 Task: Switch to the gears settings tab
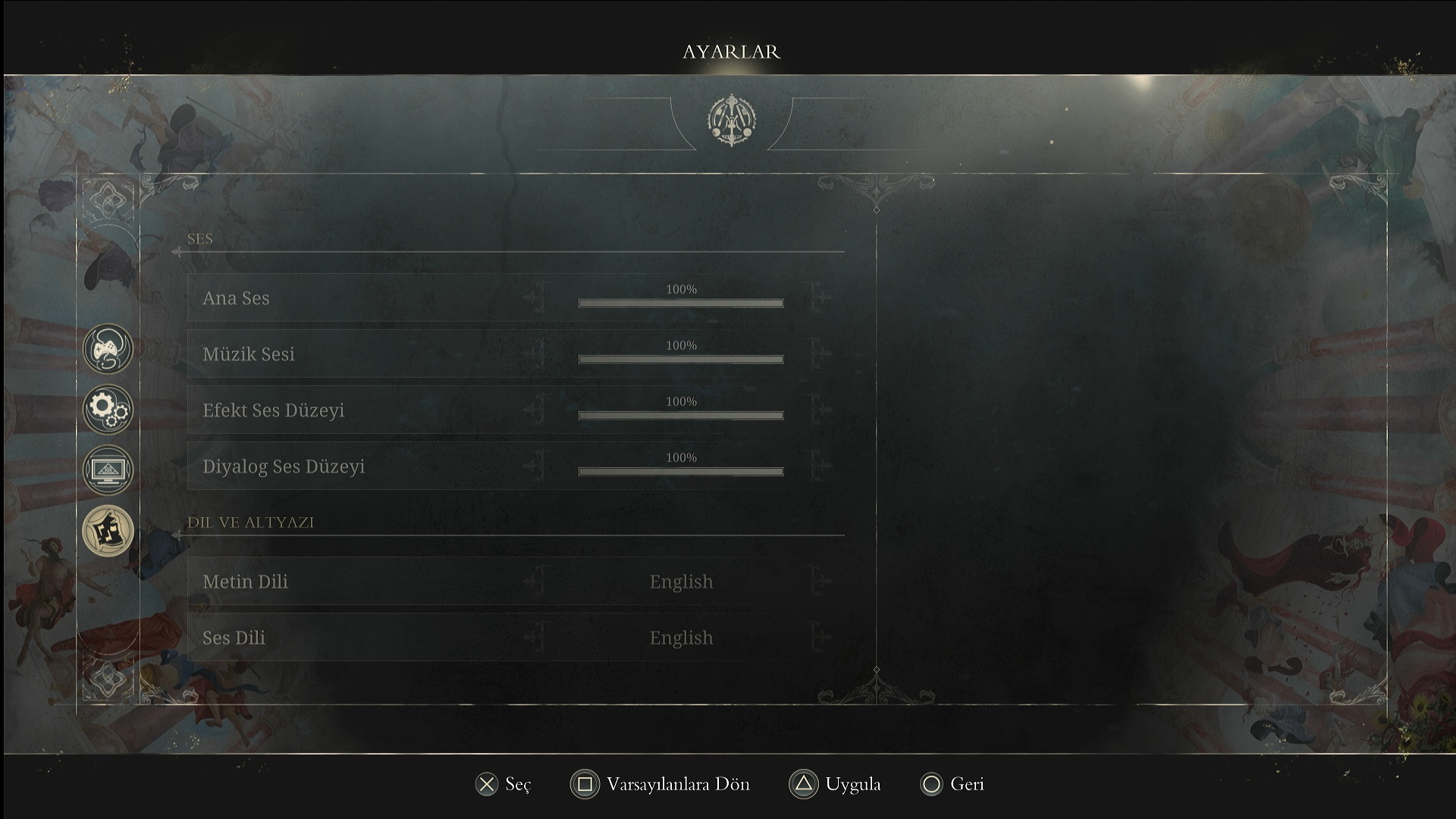point(108,409)
